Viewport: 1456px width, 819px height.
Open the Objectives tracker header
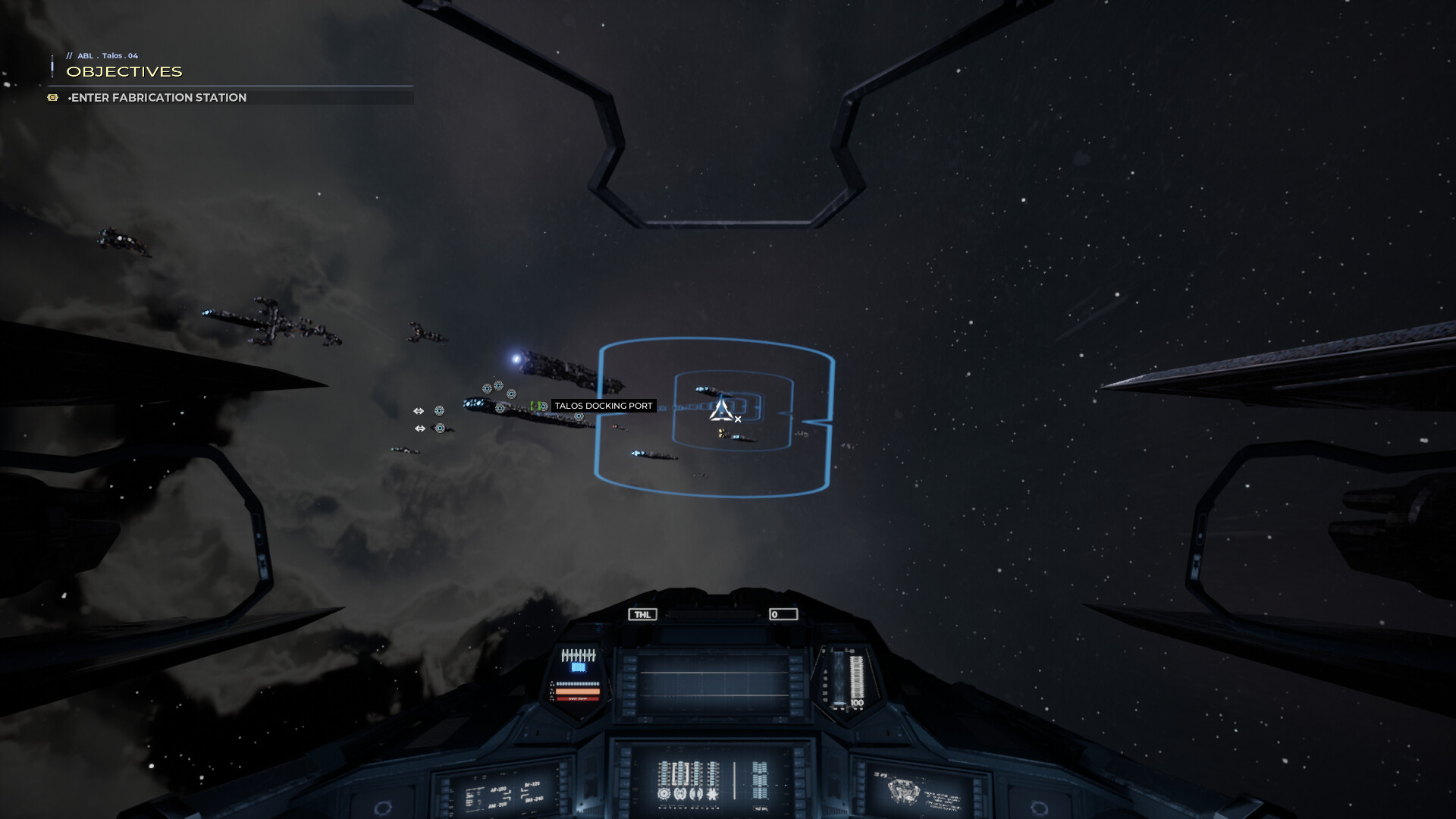tap(124, 71)
